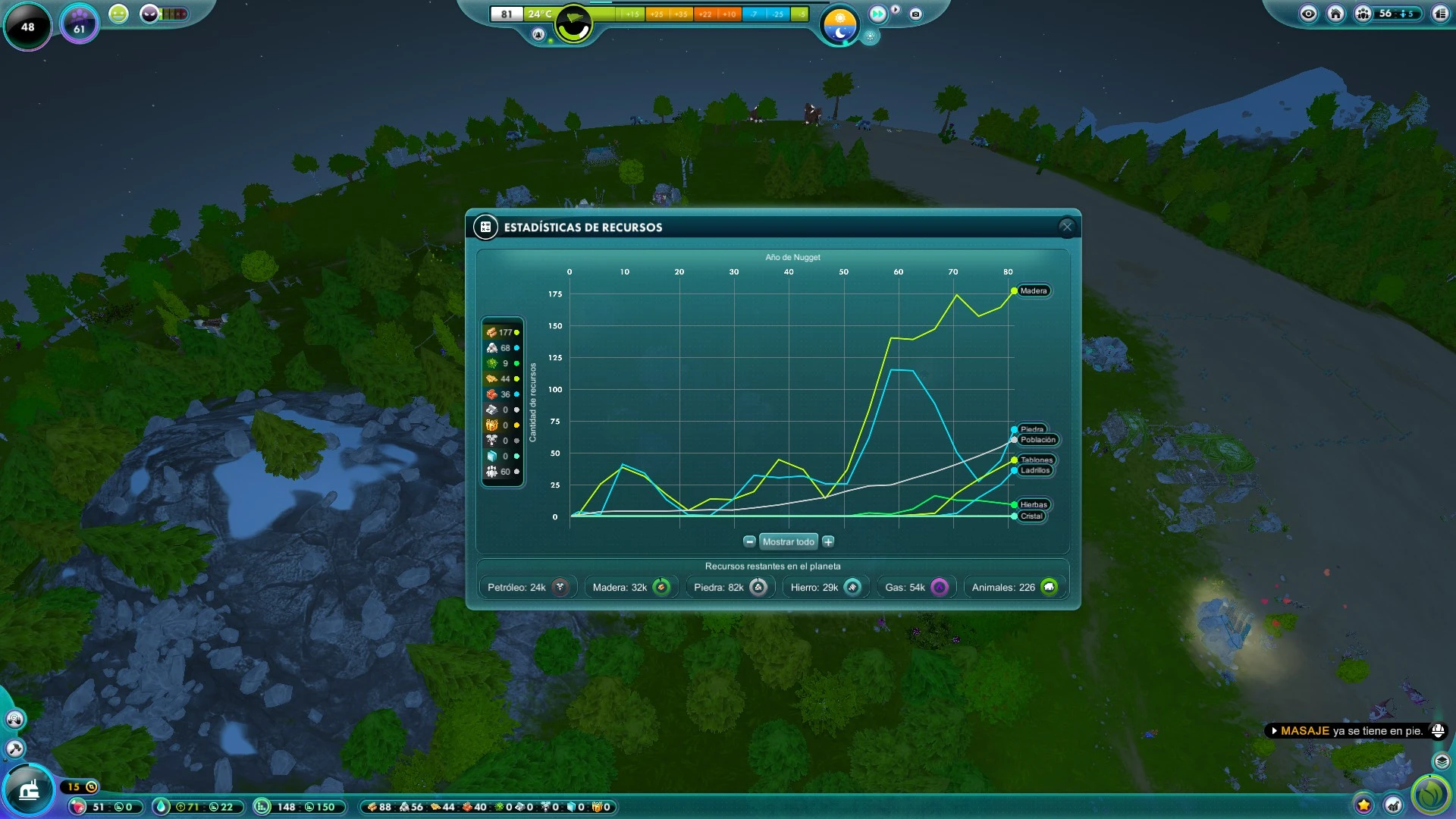Screen dimensions: 1456x819
Task: Zoom in the chart with the plus button
Action: [x=828, y=541]
